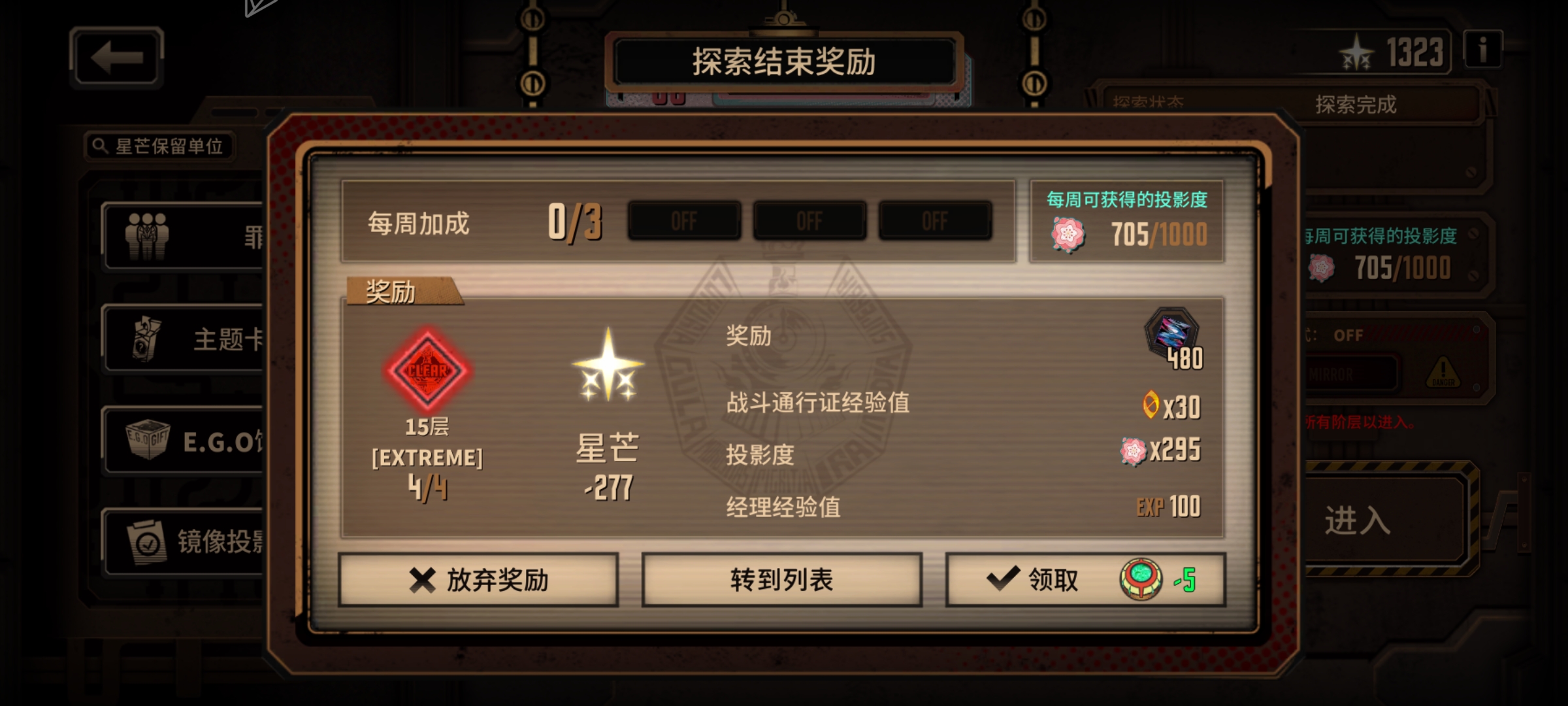Open the E.G.O饰品 gift box section

point(147,439)
